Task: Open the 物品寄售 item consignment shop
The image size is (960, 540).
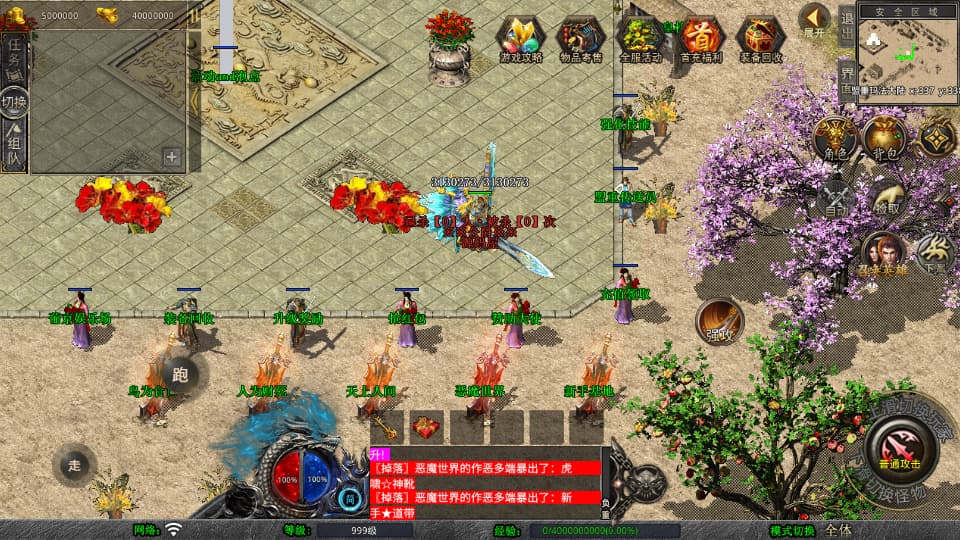Action: point(582,38)
